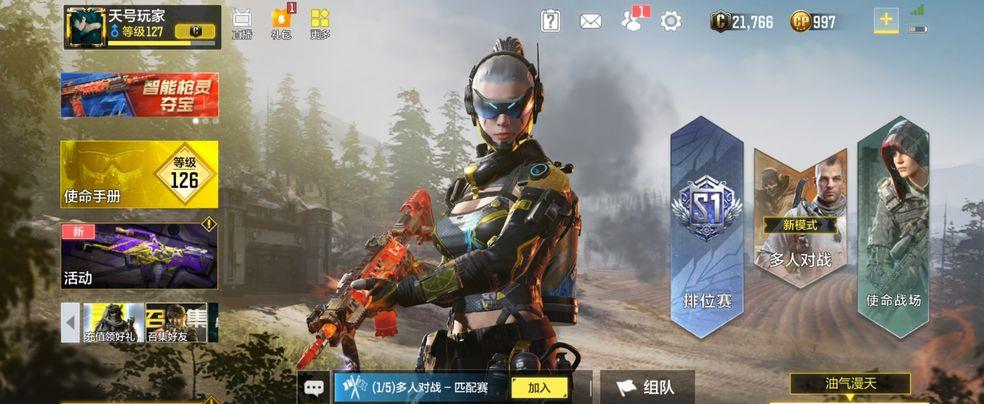The height and width of the screenshot is (404, 984).
Task: Open the 礼包 gift pack icon
Action: 281,22
